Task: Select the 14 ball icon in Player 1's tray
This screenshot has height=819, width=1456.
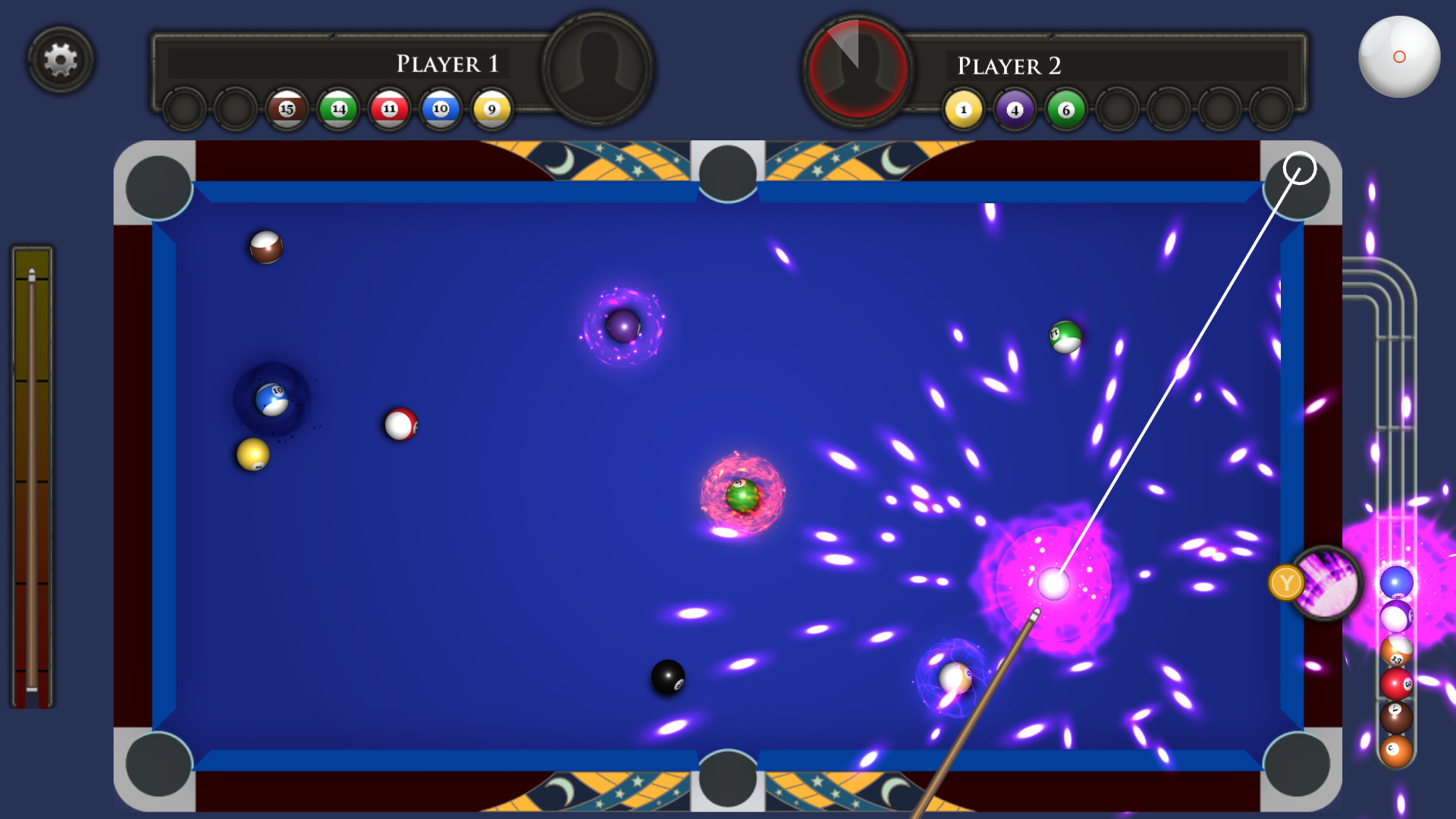Action: 337,108
